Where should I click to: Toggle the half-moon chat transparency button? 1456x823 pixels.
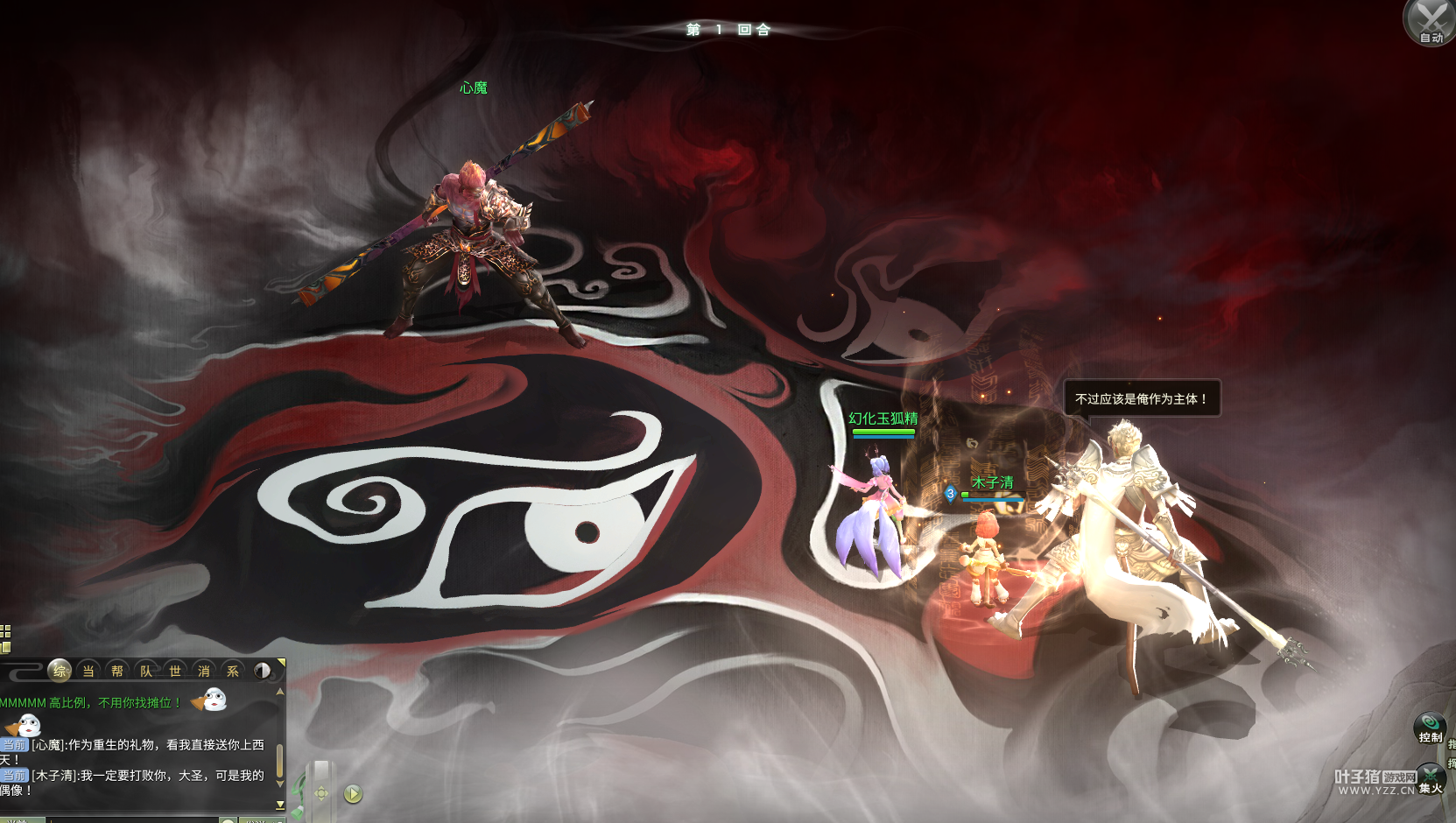point(262,671)
